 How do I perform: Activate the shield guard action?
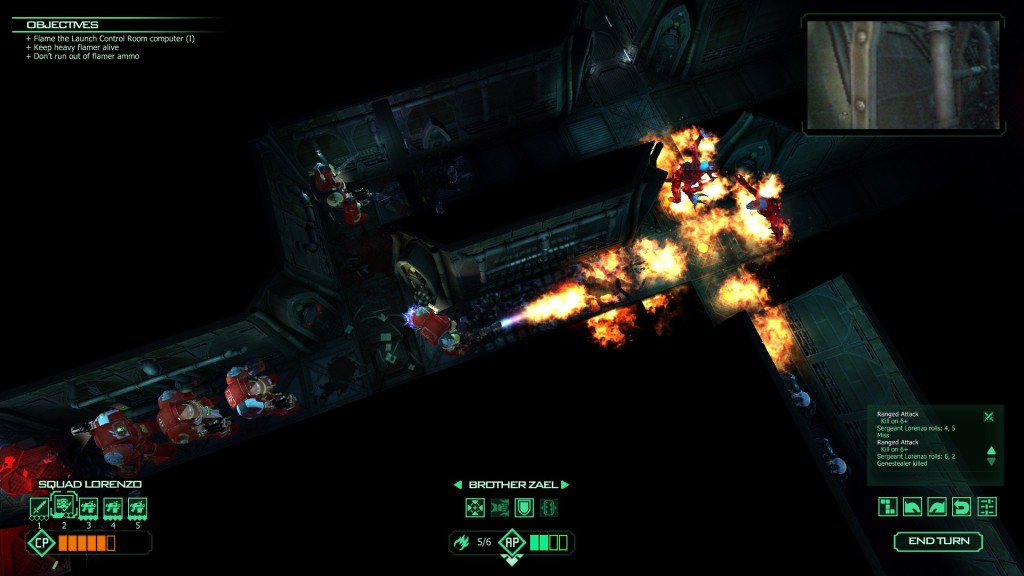tap(524, 508)
